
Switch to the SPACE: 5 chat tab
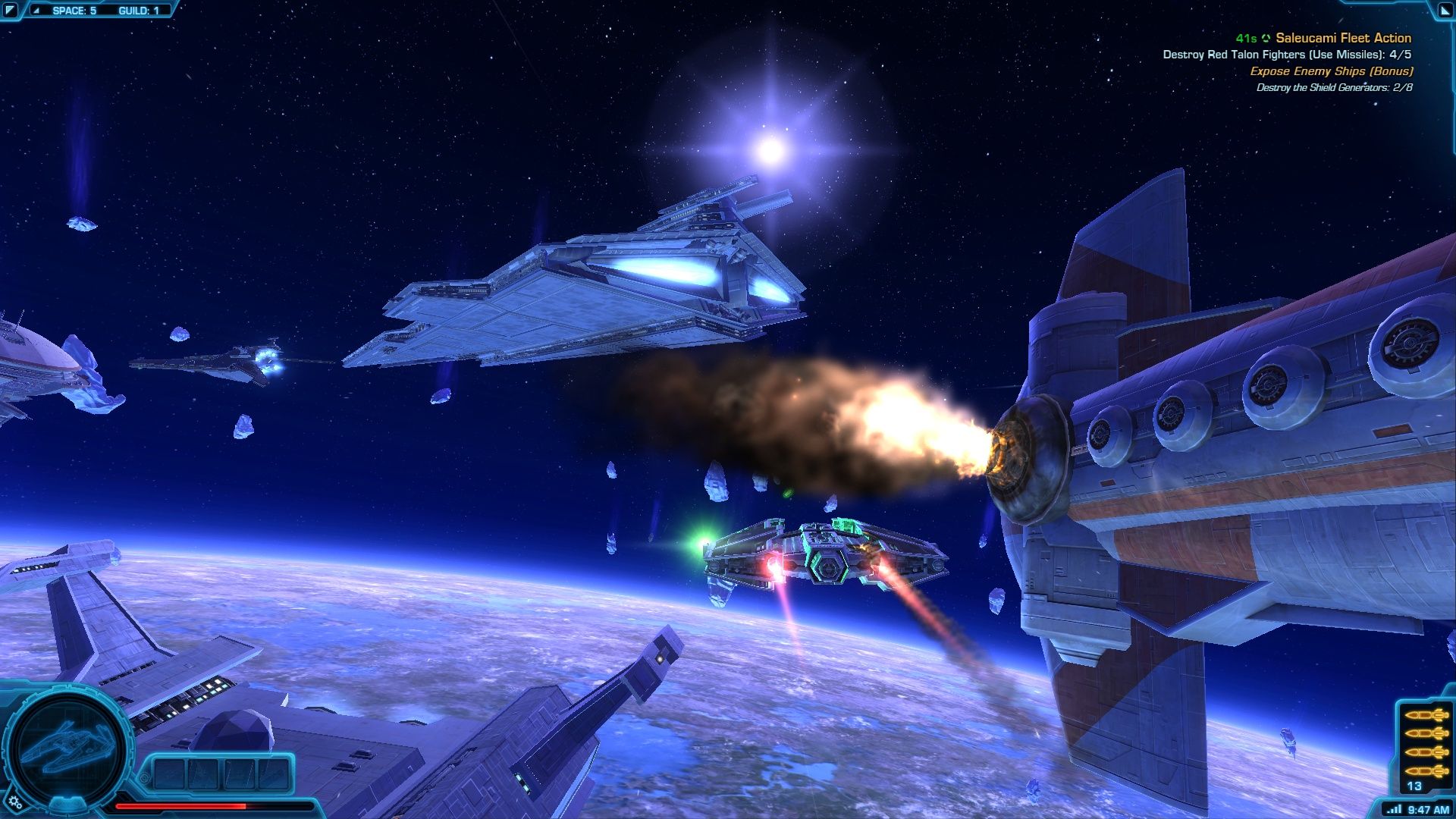click(x=74, y=11)
